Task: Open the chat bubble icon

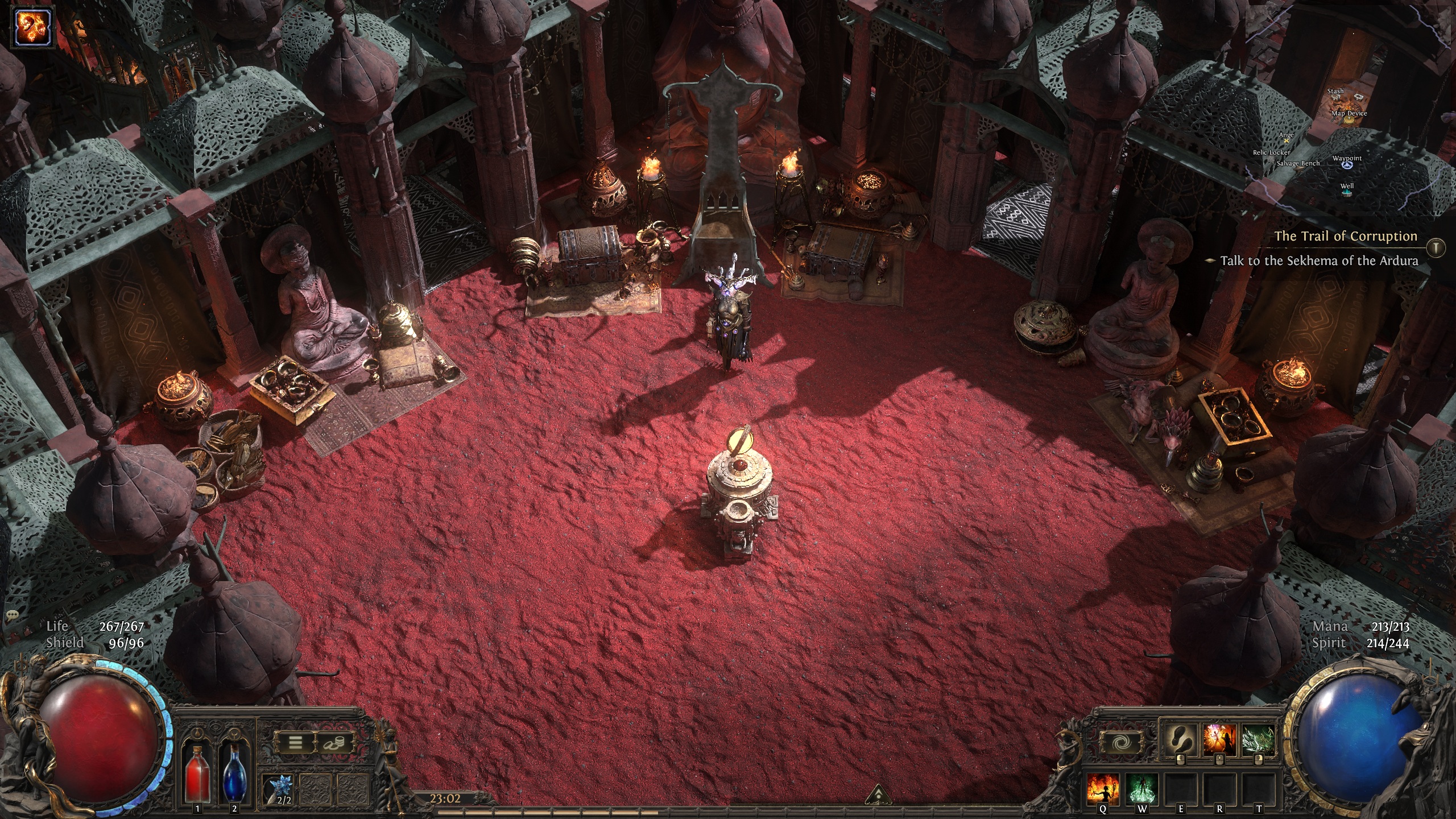Action: click(x=12, y=615)
